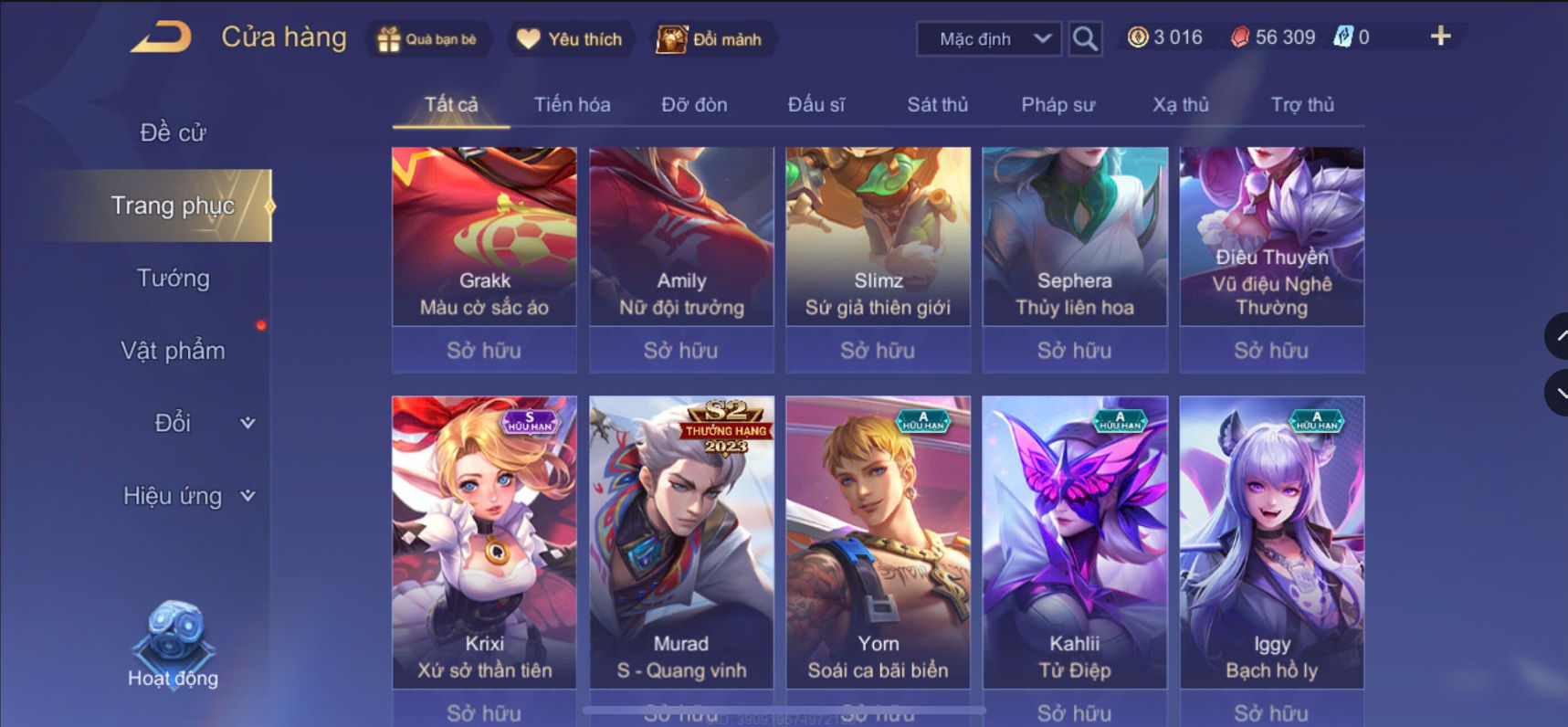Click Sở hữu under the Grakk skin
This screenshot has width=1568, height=727.
pyautogui.click(x=484, y=350)
